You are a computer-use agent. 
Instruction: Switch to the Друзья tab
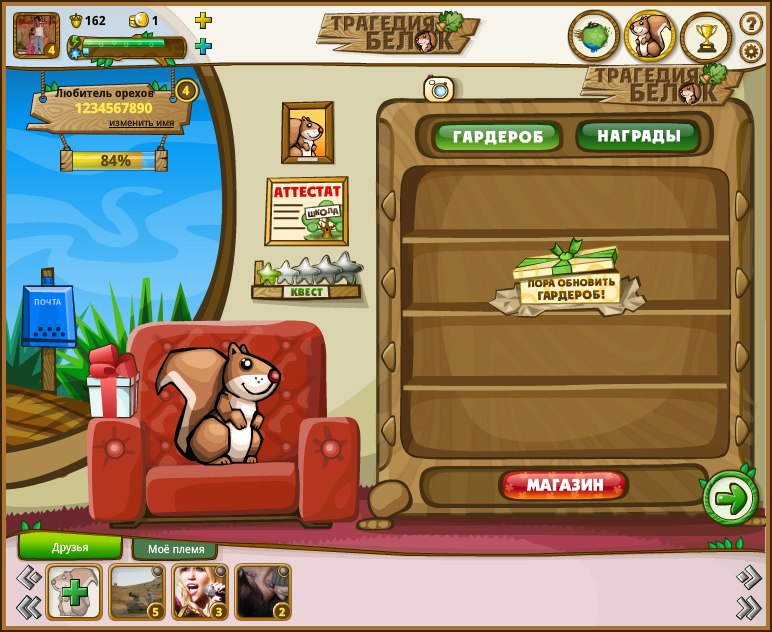pyautogui.click(x=70, y=547)
